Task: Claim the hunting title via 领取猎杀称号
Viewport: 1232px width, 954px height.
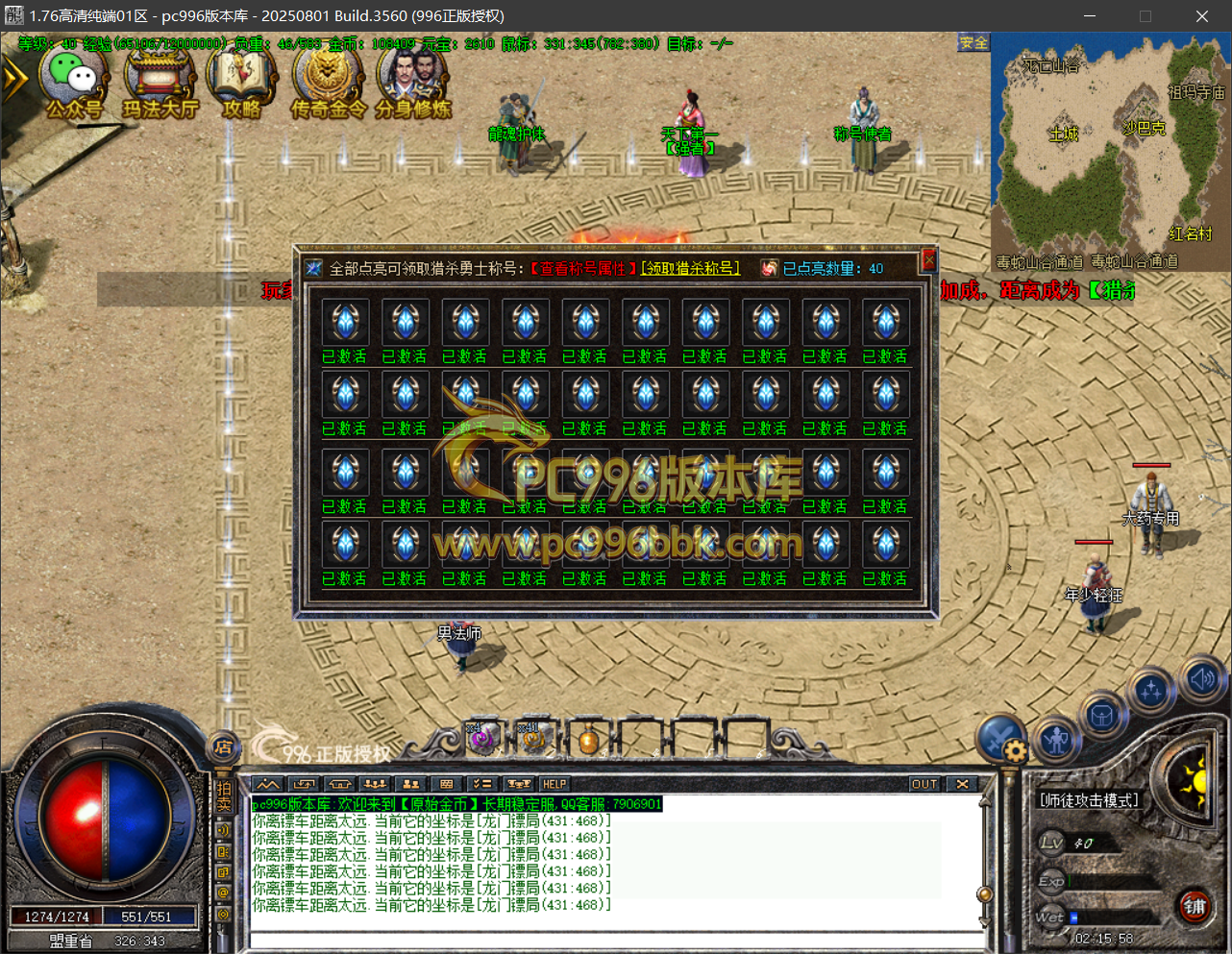Action: click(691, 269)
